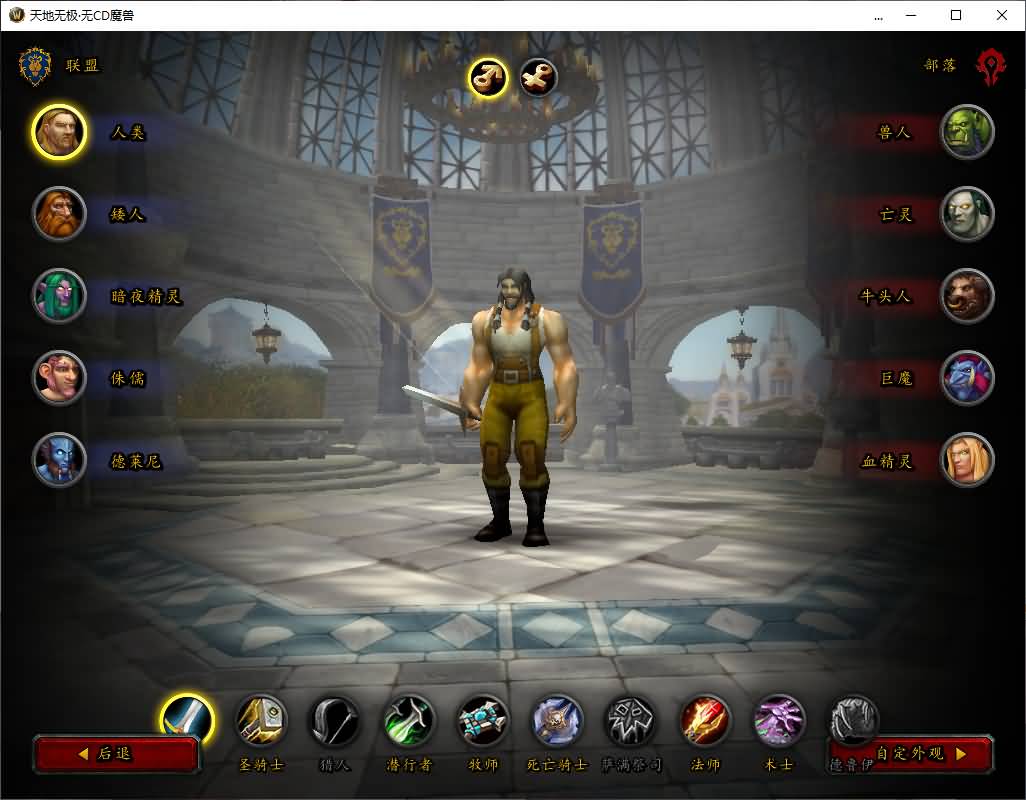The height and width of the screenshot is (800, 1026).
Task: Choose the Tauren race (牛头人)
Action: point(967,296)
